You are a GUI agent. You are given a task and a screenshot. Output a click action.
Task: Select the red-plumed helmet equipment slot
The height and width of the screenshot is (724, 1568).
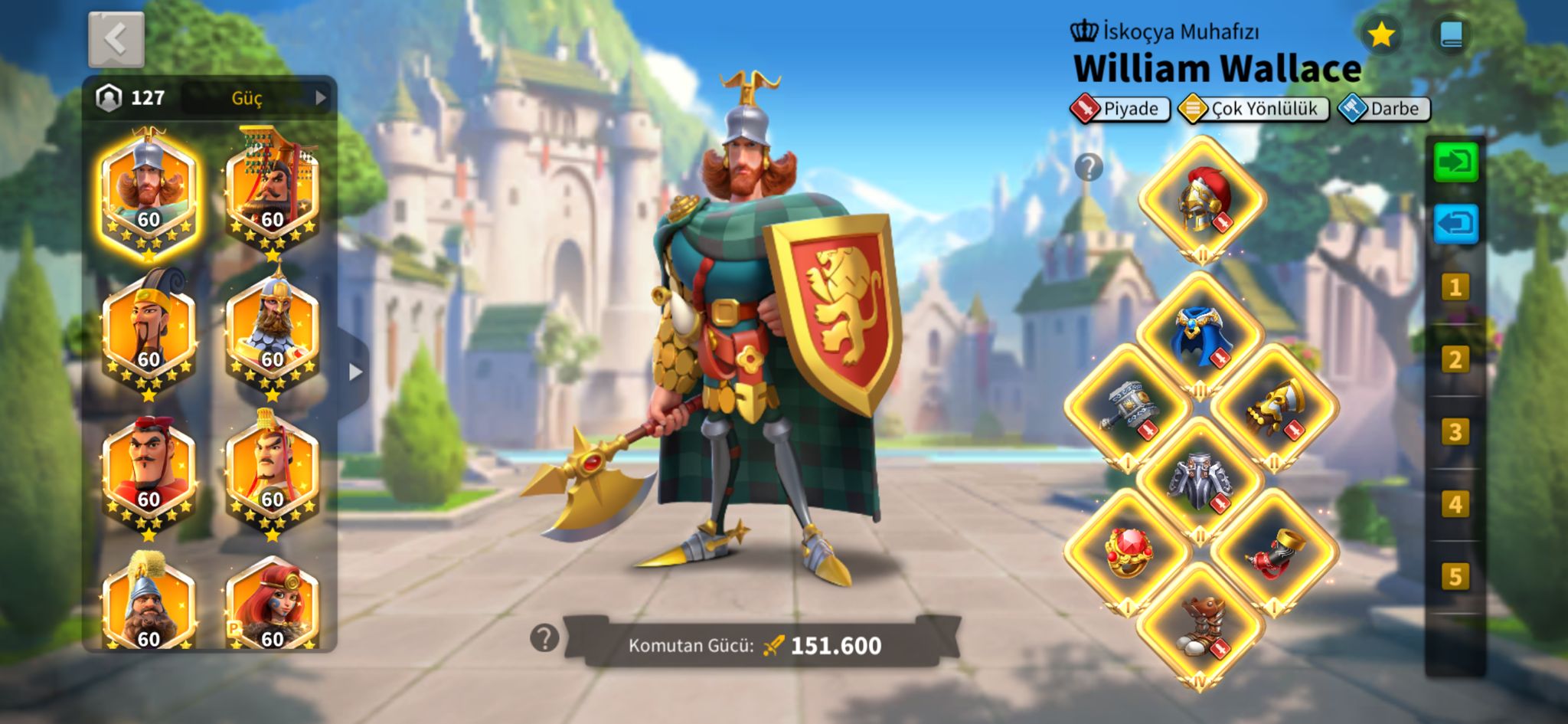point(1201,199)
